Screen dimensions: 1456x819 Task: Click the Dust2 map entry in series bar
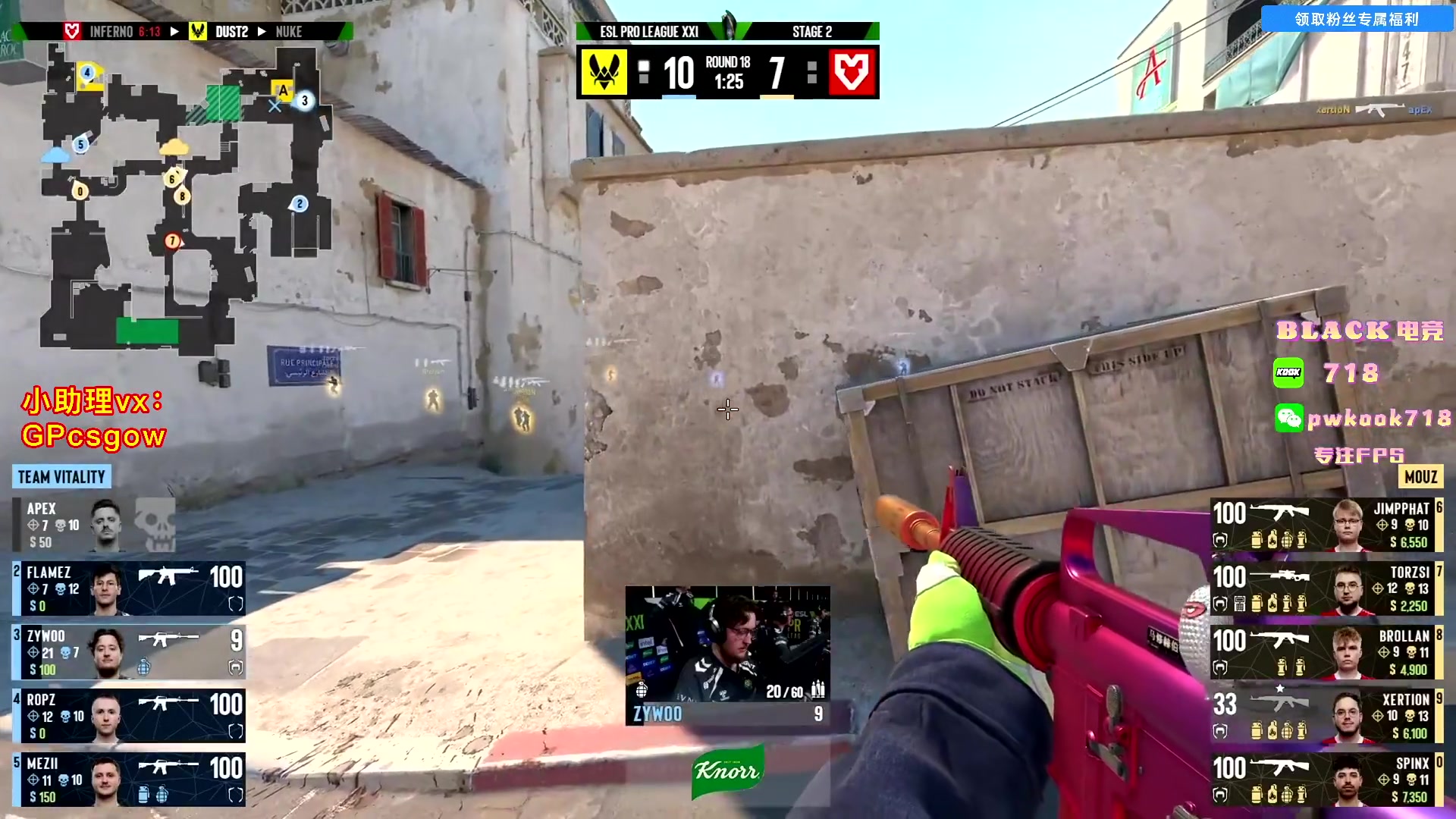coord(231,32)
